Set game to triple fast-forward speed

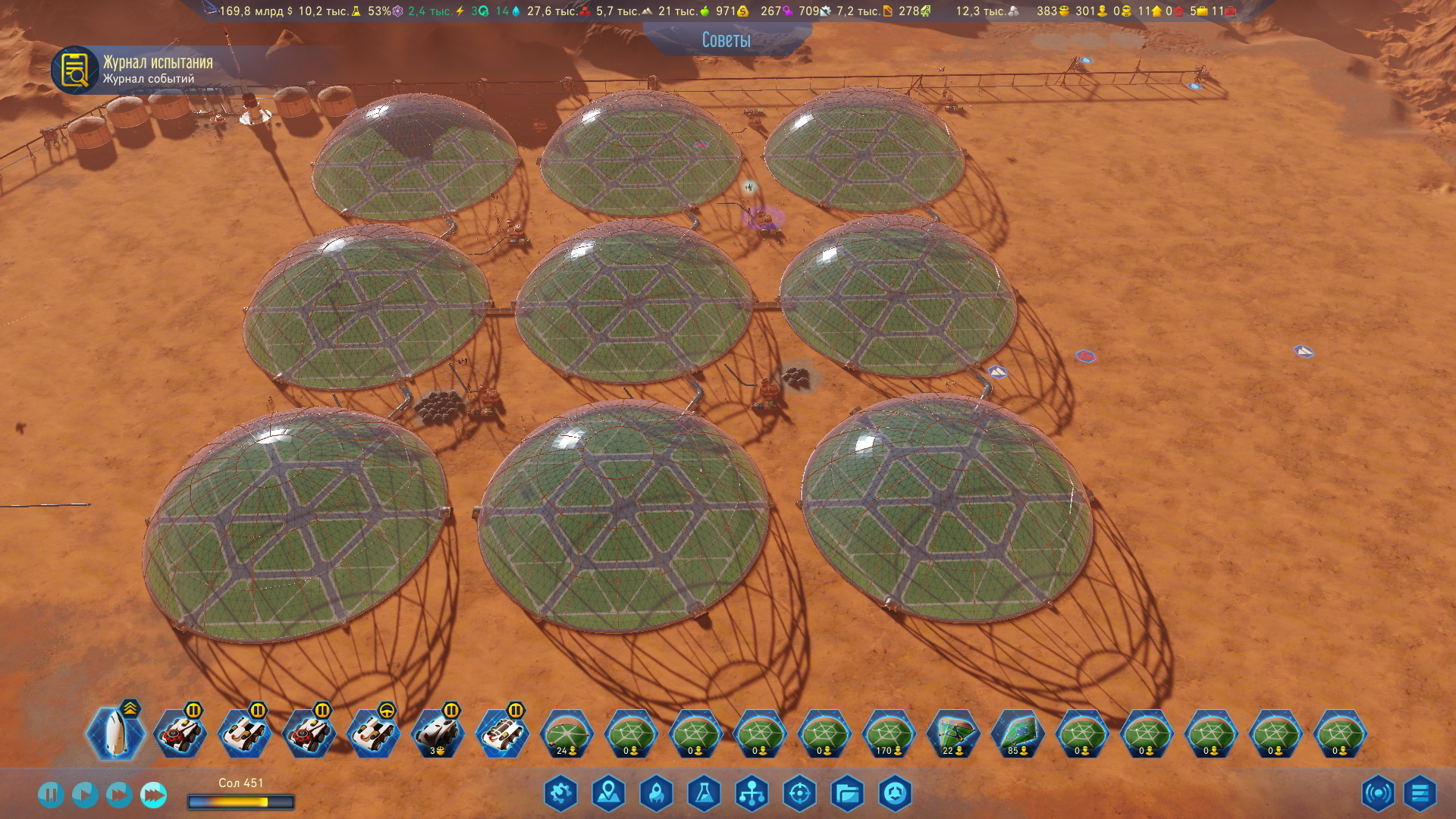tap(153, 795)
